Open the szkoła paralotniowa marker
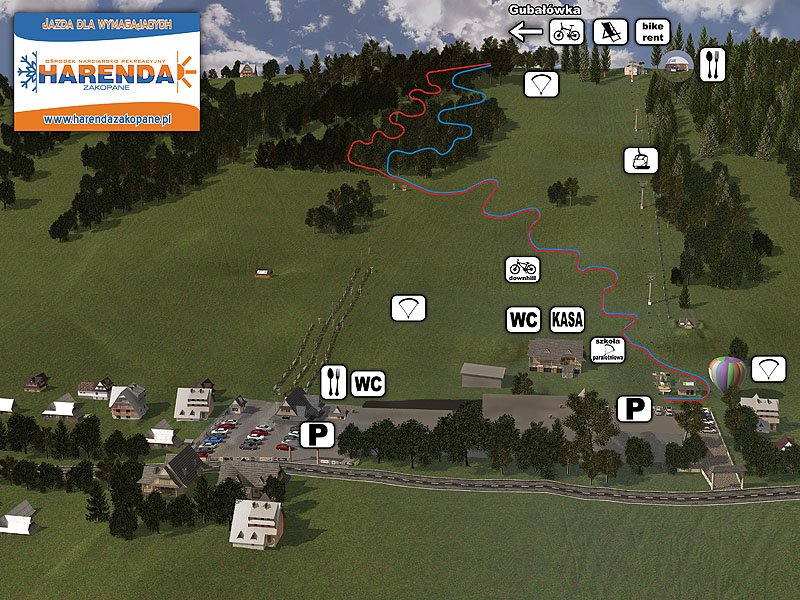Screen dimensions: 800x600 pos(607,349)
